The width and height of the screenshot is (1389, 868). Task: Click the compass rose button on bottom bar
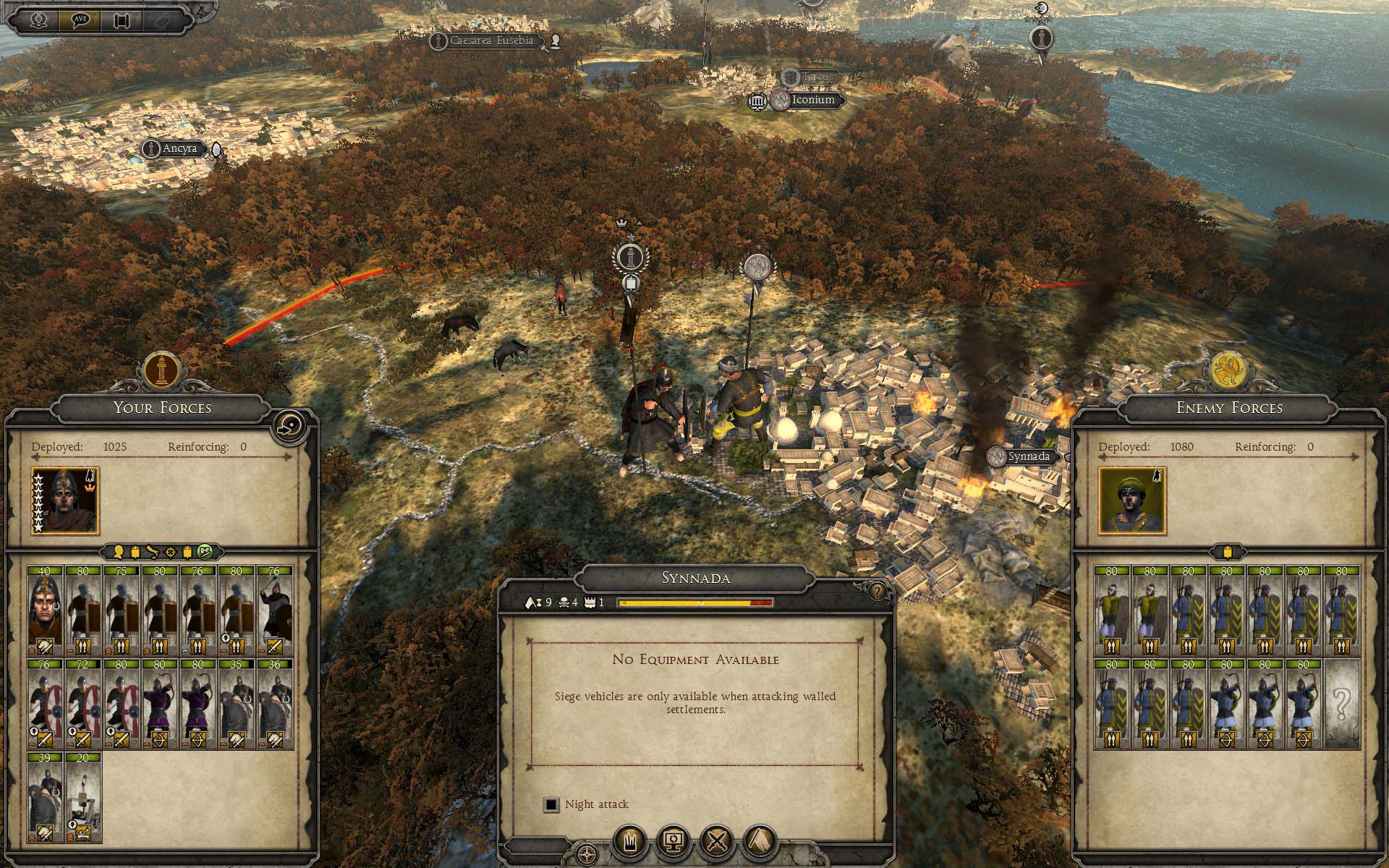point(587,854)
